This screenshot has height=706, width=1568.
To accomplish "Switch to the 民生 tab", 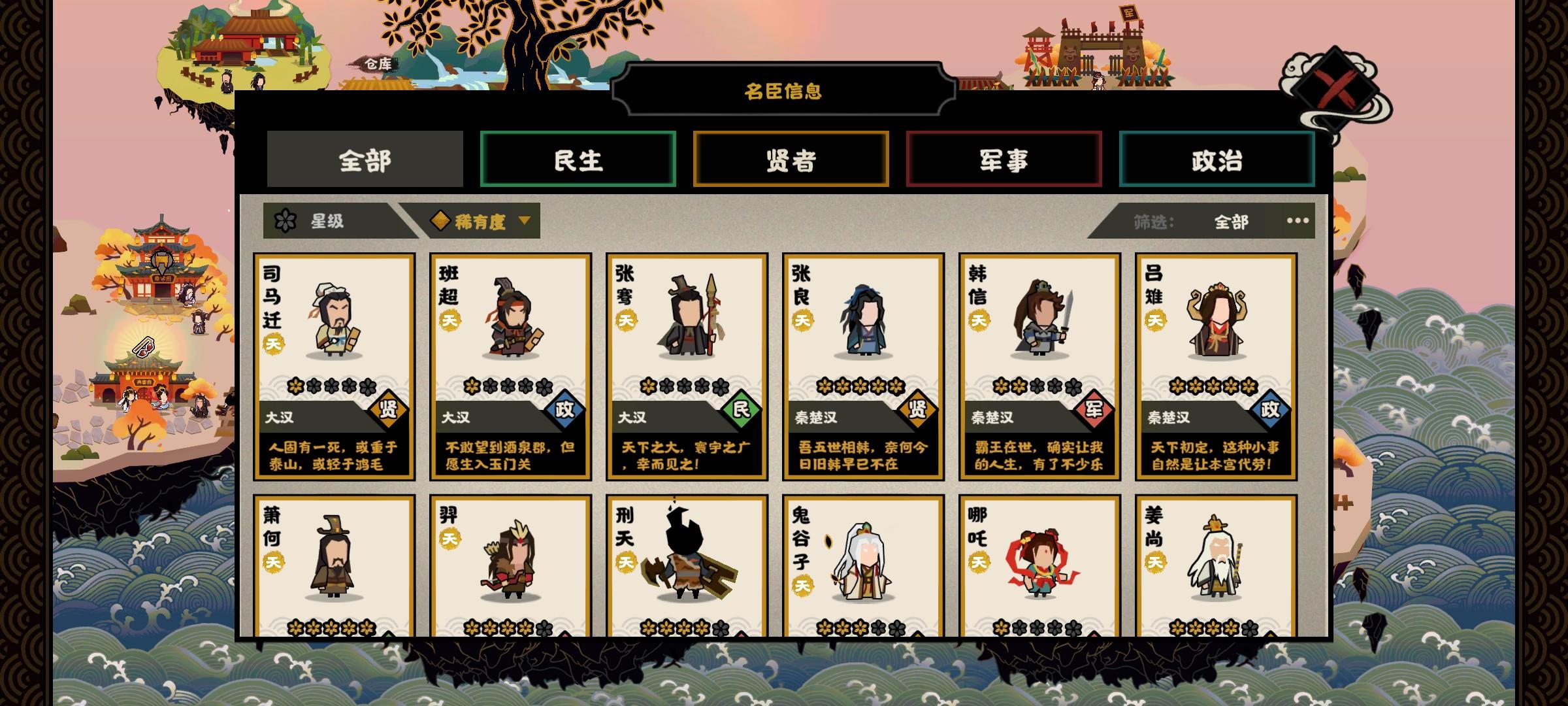I will click(578, 158).
